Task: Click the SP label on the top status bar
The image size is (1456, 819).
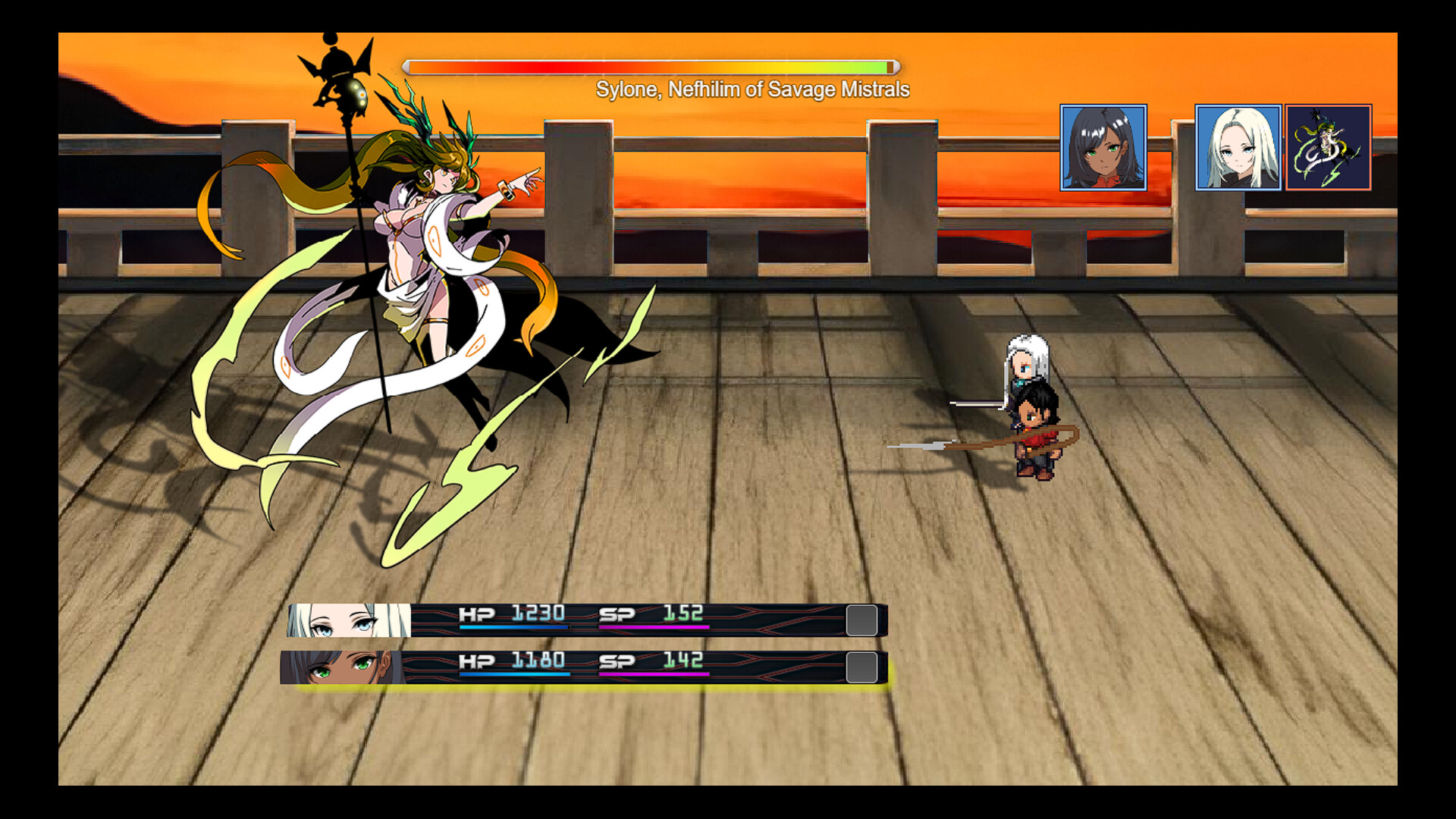Action: tap(616, 614)
